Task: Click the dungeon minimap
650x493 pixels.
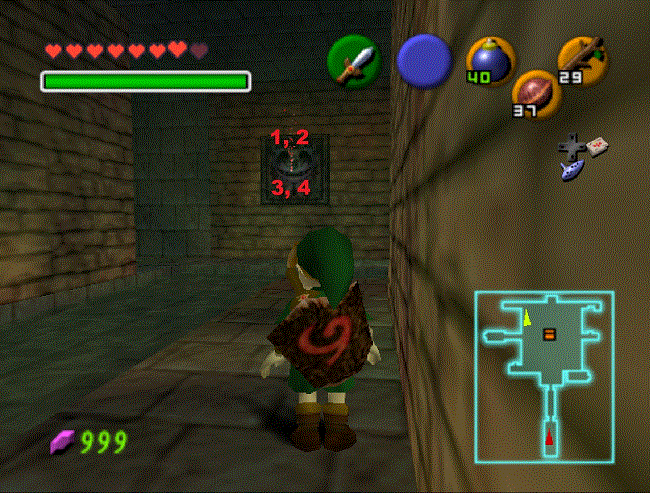Action: coord(544,377)
